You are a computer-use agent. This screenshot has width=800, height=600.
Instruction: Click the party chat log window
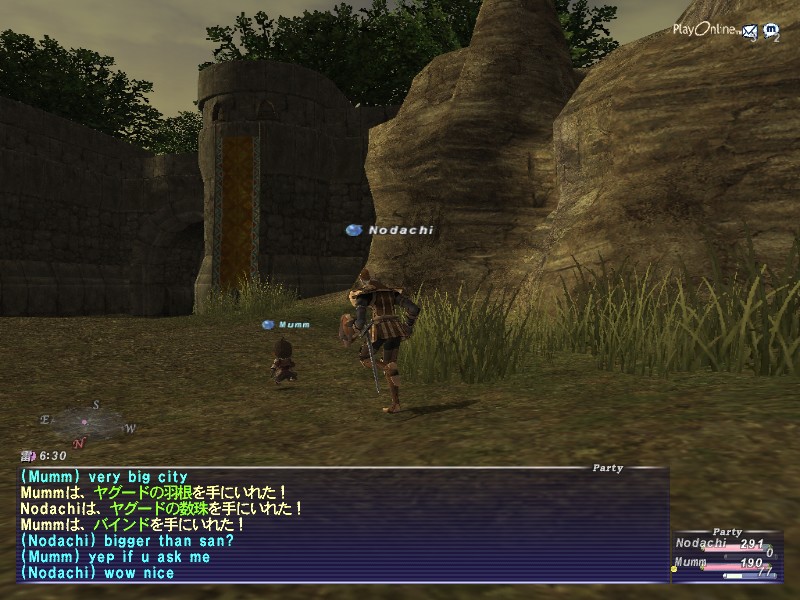click(x=340, y=525)
